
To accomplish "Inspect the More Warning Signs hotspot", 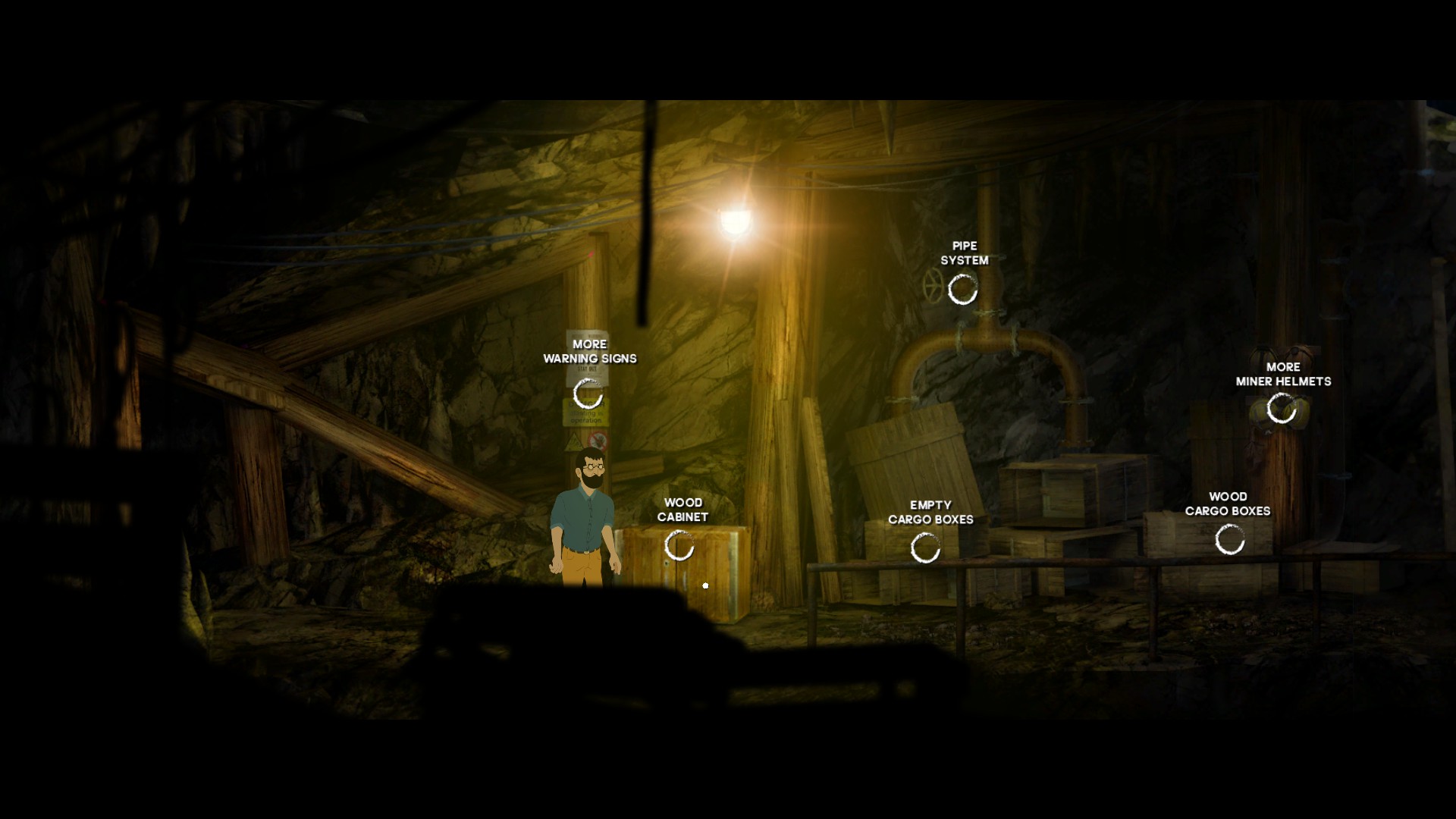I will point(588,394).
